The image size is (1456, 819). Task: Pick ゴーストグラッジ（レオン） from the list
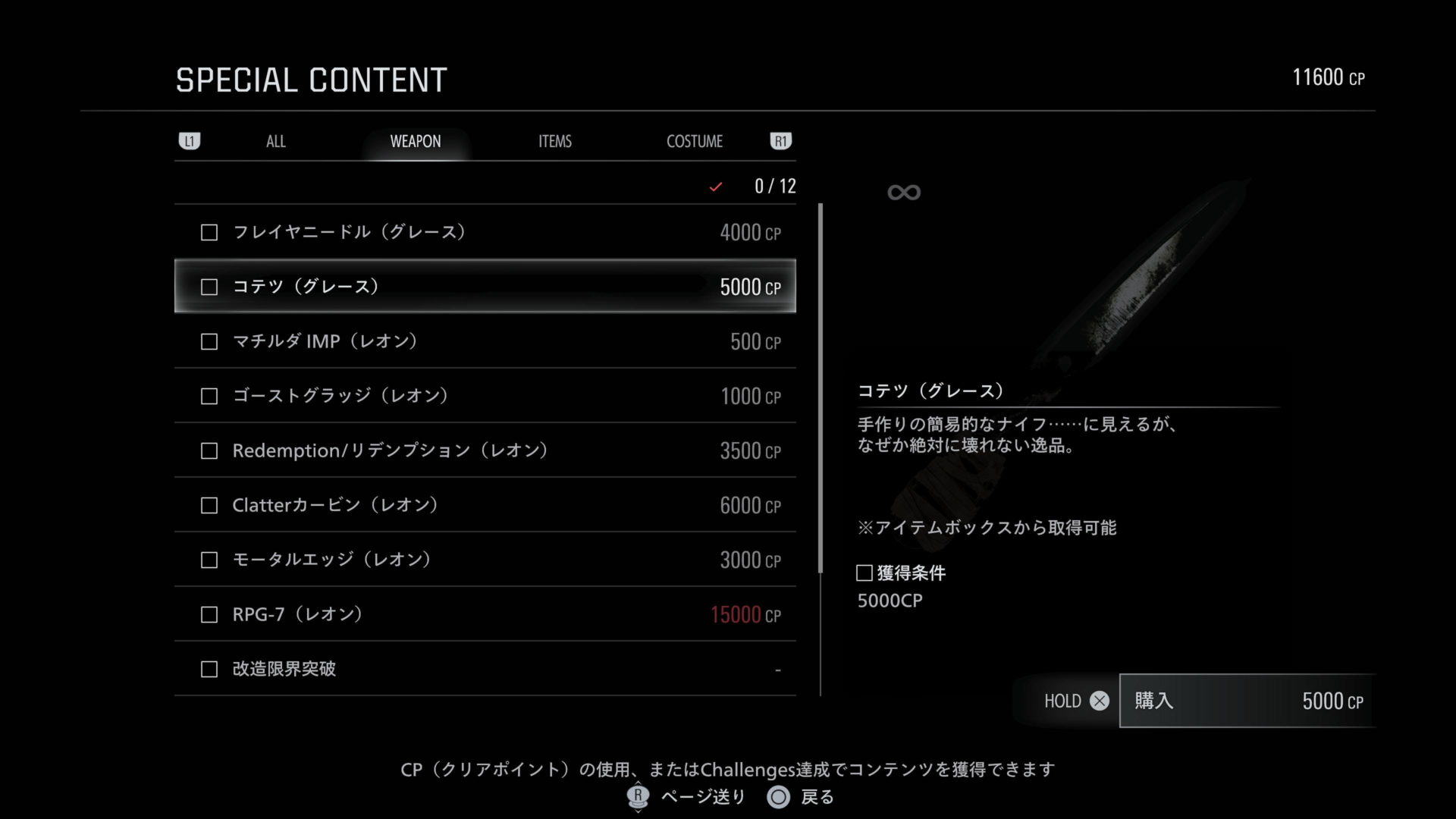click(485, 396)
